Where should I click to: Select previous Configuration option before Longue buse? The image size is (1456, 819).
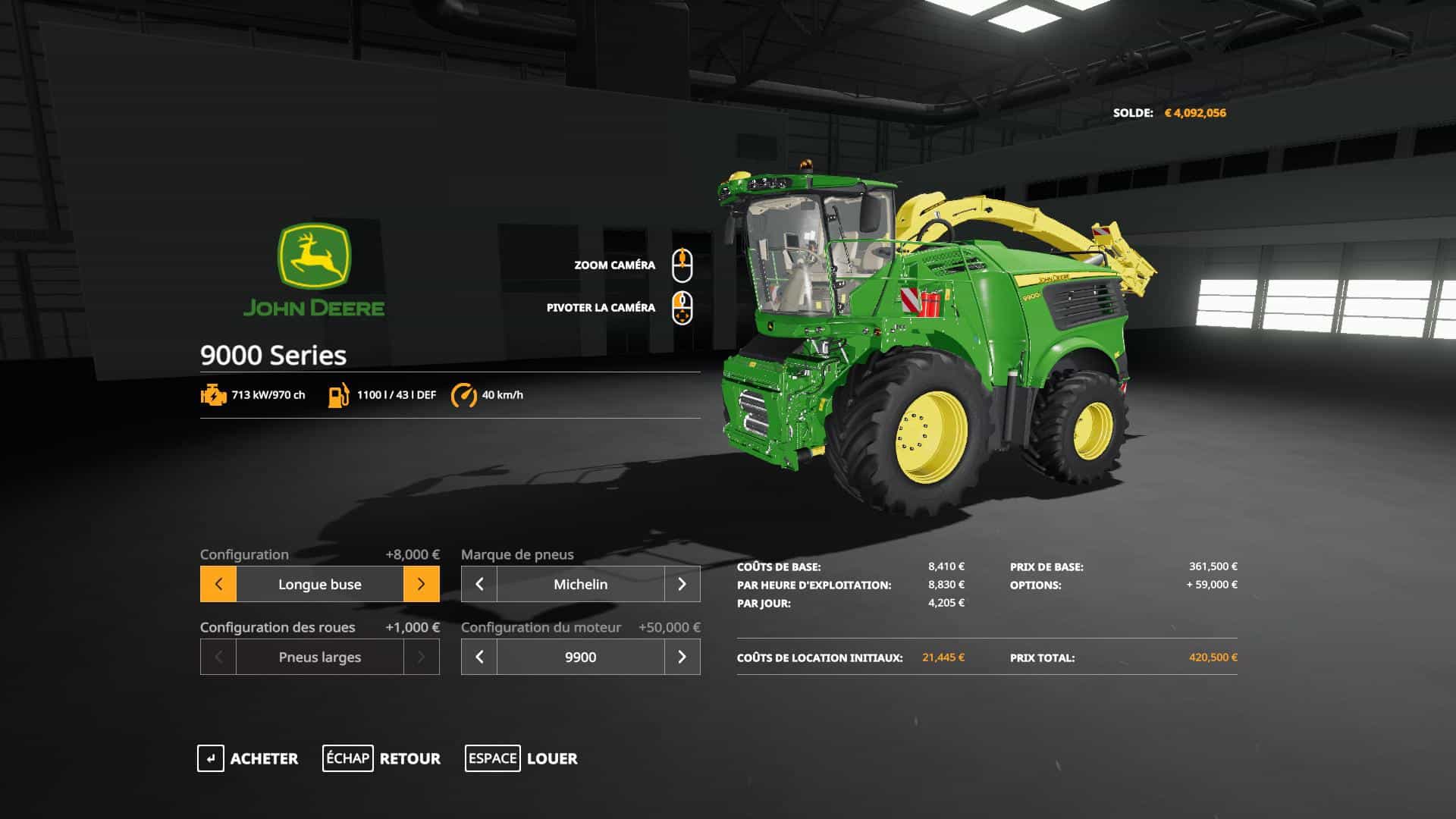point(218,584)
